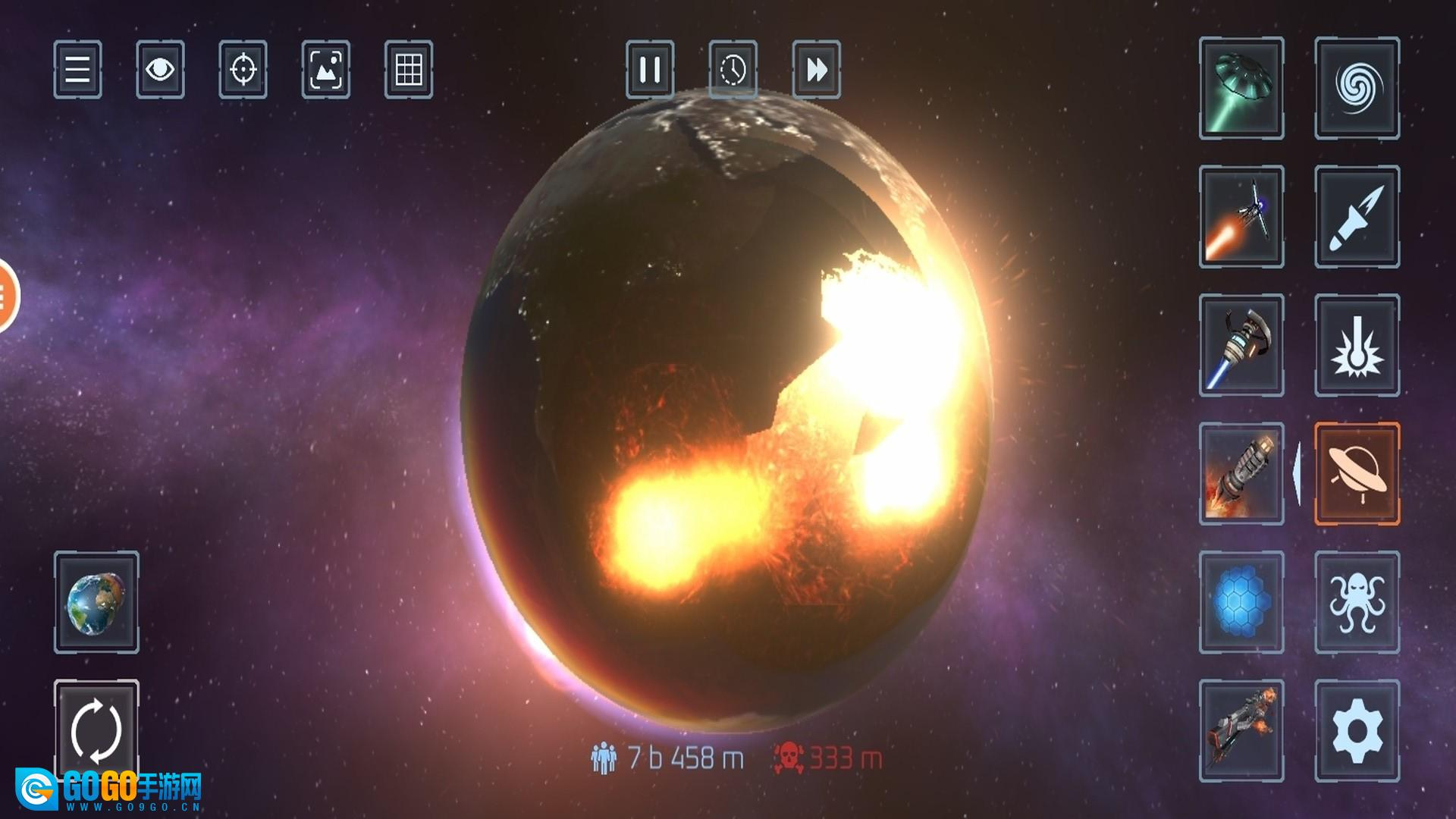Select the blue beam cannon weapon

point(1241,345)
